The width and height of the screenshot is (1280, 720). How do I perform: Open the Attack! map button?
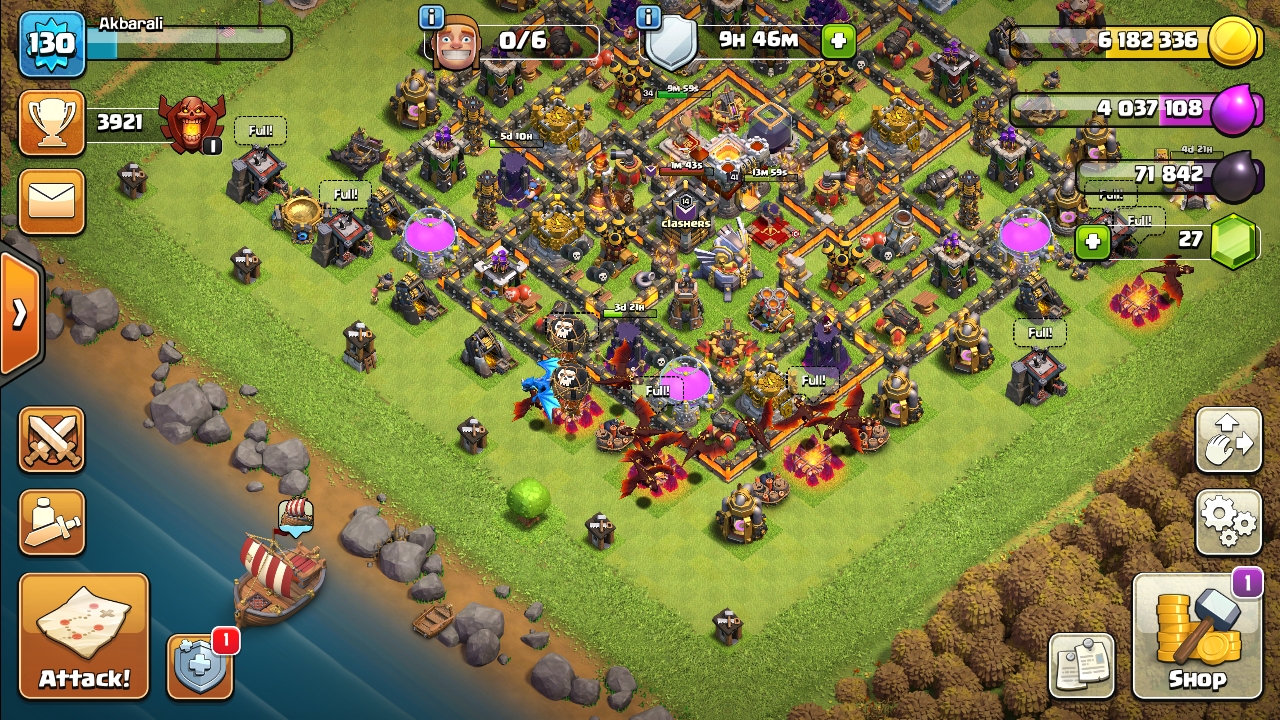[84, 636]
